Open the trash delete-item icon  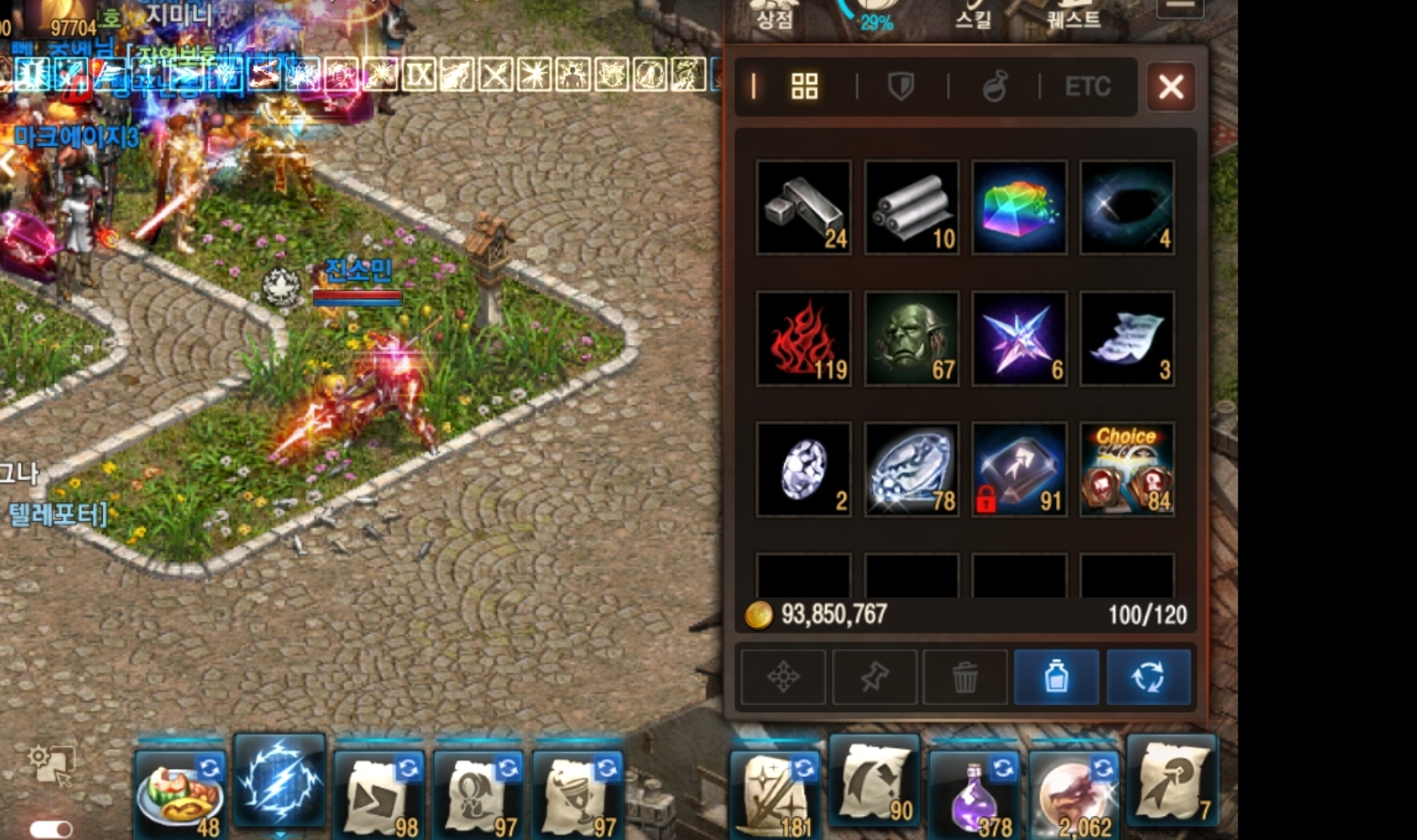point(965,677)
